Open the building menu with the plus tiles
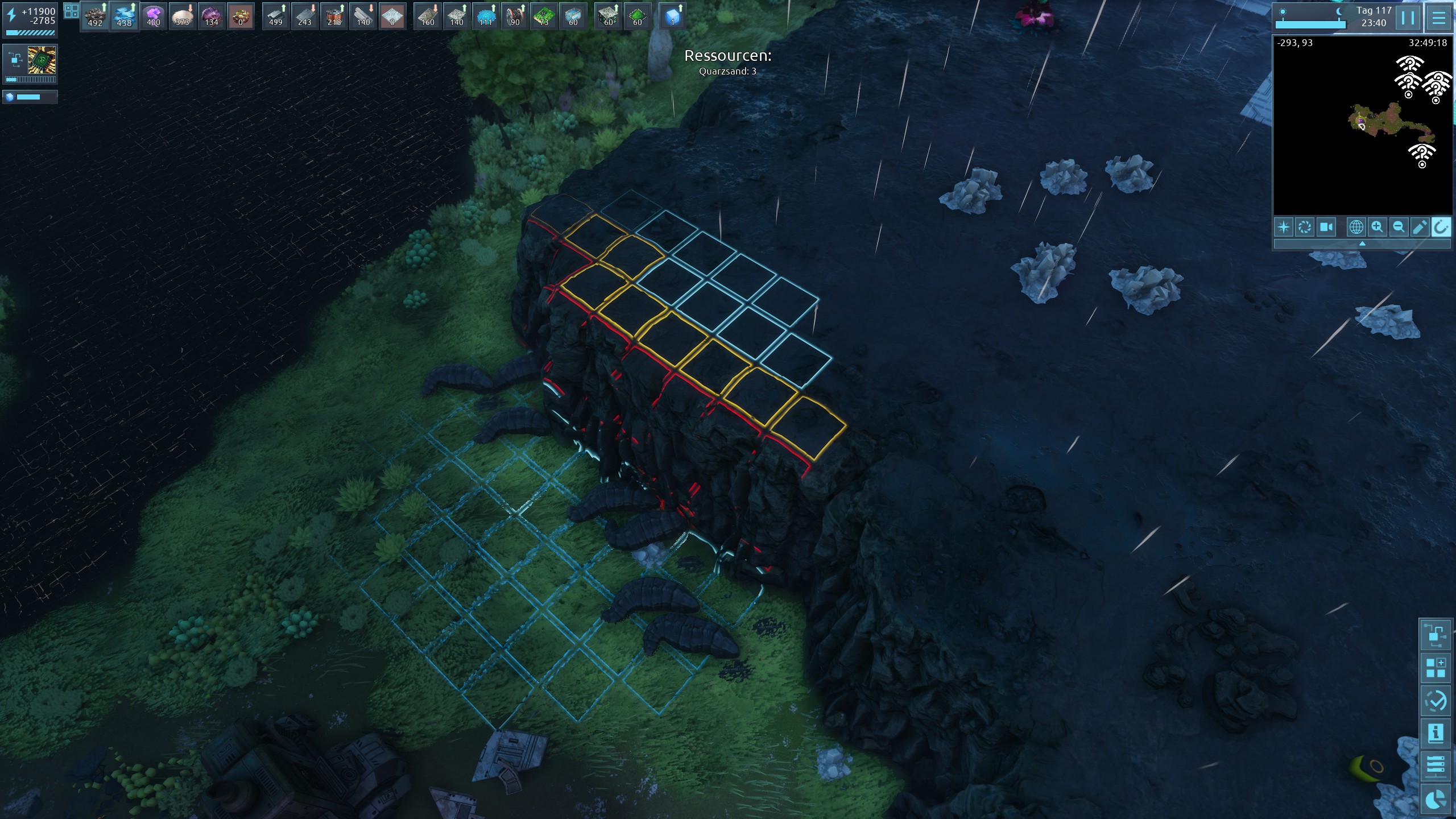The height and width of the screenshot is (819, 1456). tap(1434, 668)
